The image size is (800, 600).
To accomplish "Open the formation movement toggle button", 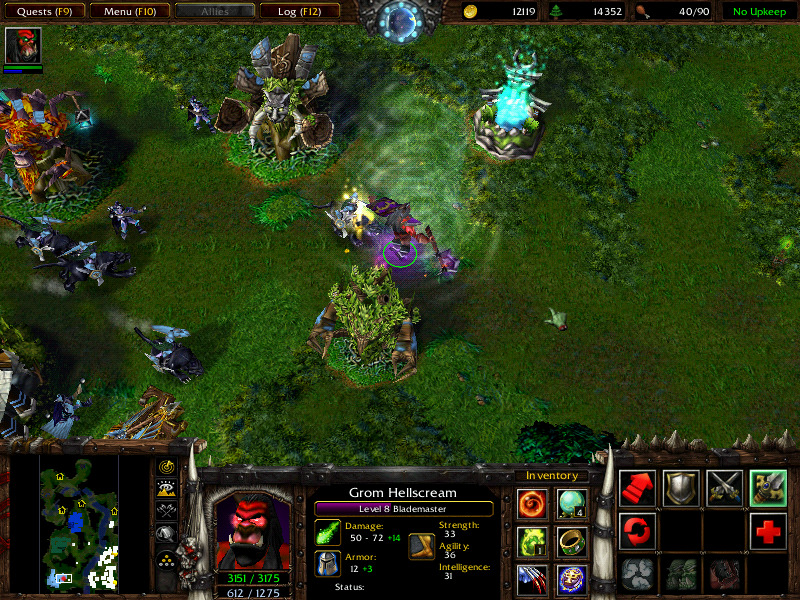I will 167,558.
